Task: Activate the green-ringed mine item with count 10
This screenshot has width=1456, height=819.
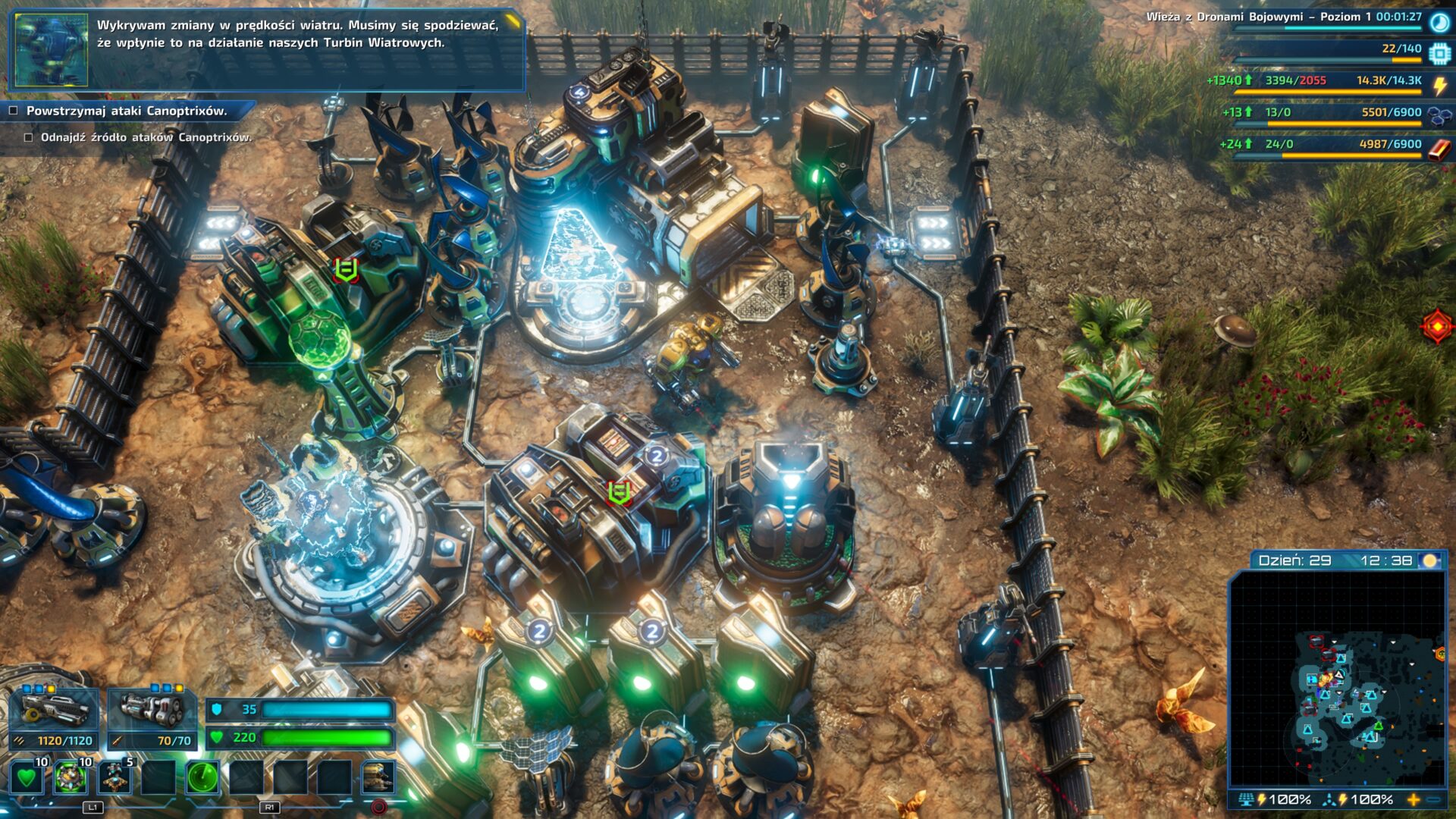Action: [x=70, y=777]
